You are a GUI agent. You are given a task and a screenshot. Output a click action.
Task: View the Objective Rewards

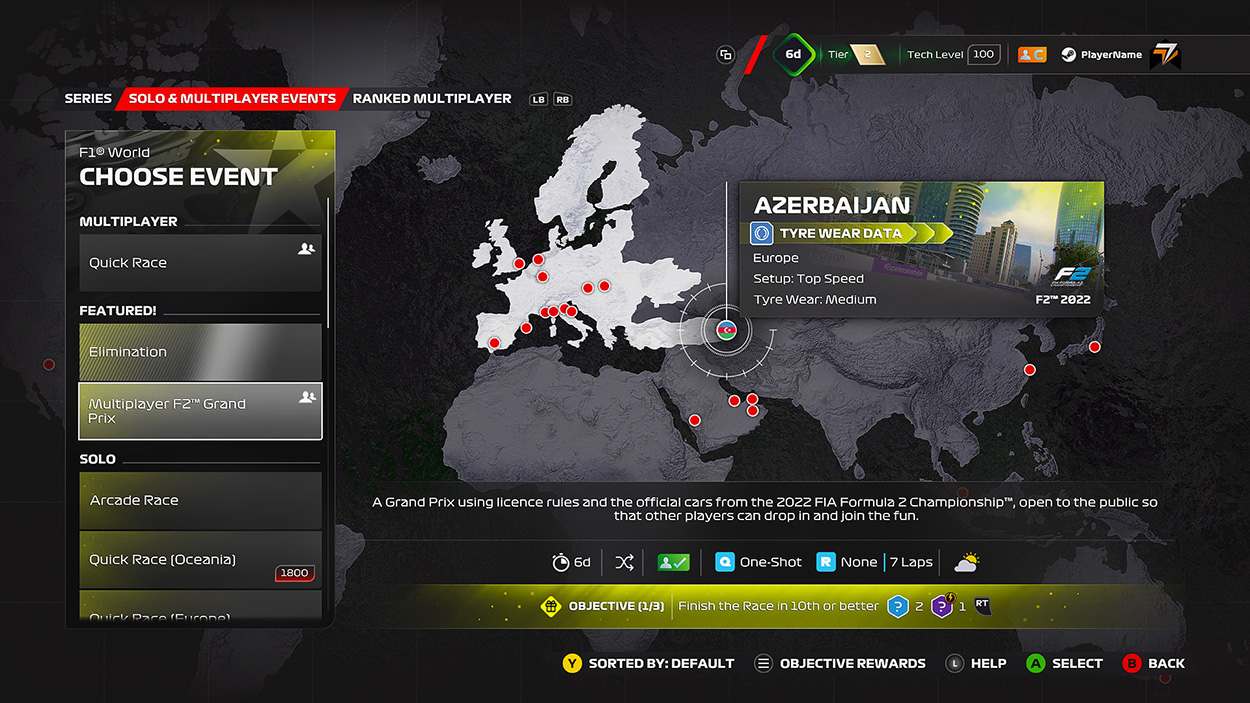click(x=840, y=663)
